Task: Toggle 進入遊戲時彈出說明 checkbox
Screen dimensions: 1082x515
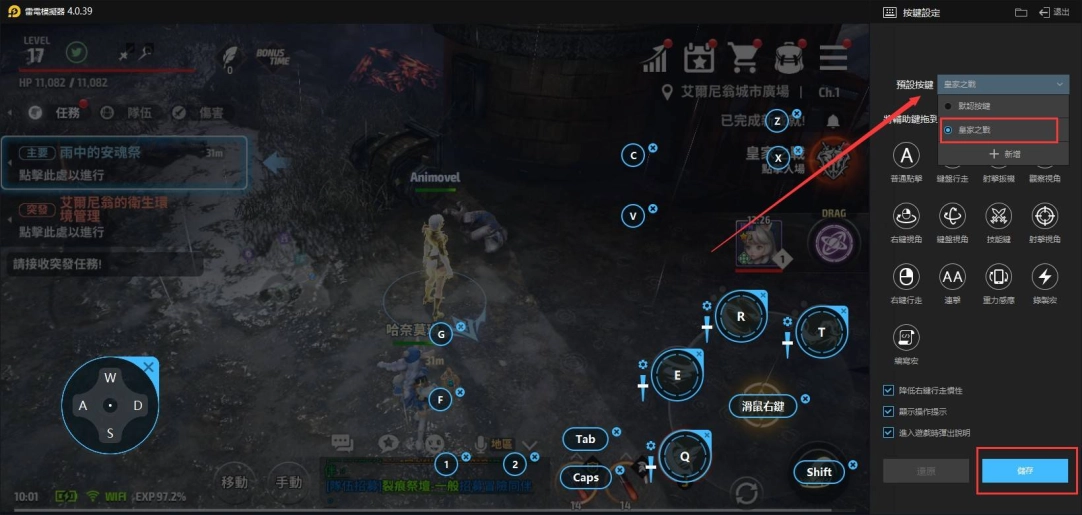Action: click(x=889, y=432)
